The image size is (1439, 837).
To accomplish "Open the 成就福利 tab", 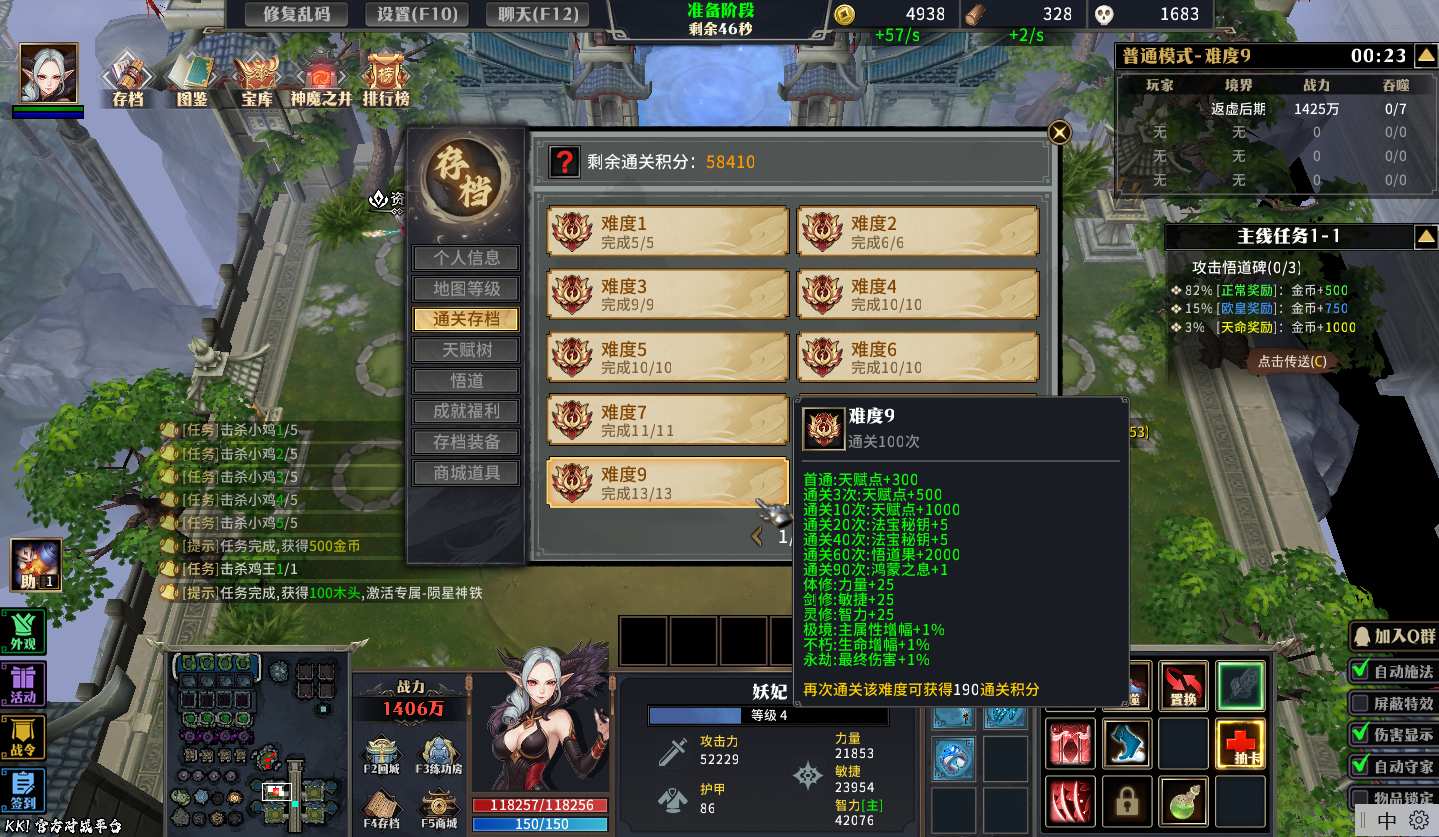I will pos(466,411).
